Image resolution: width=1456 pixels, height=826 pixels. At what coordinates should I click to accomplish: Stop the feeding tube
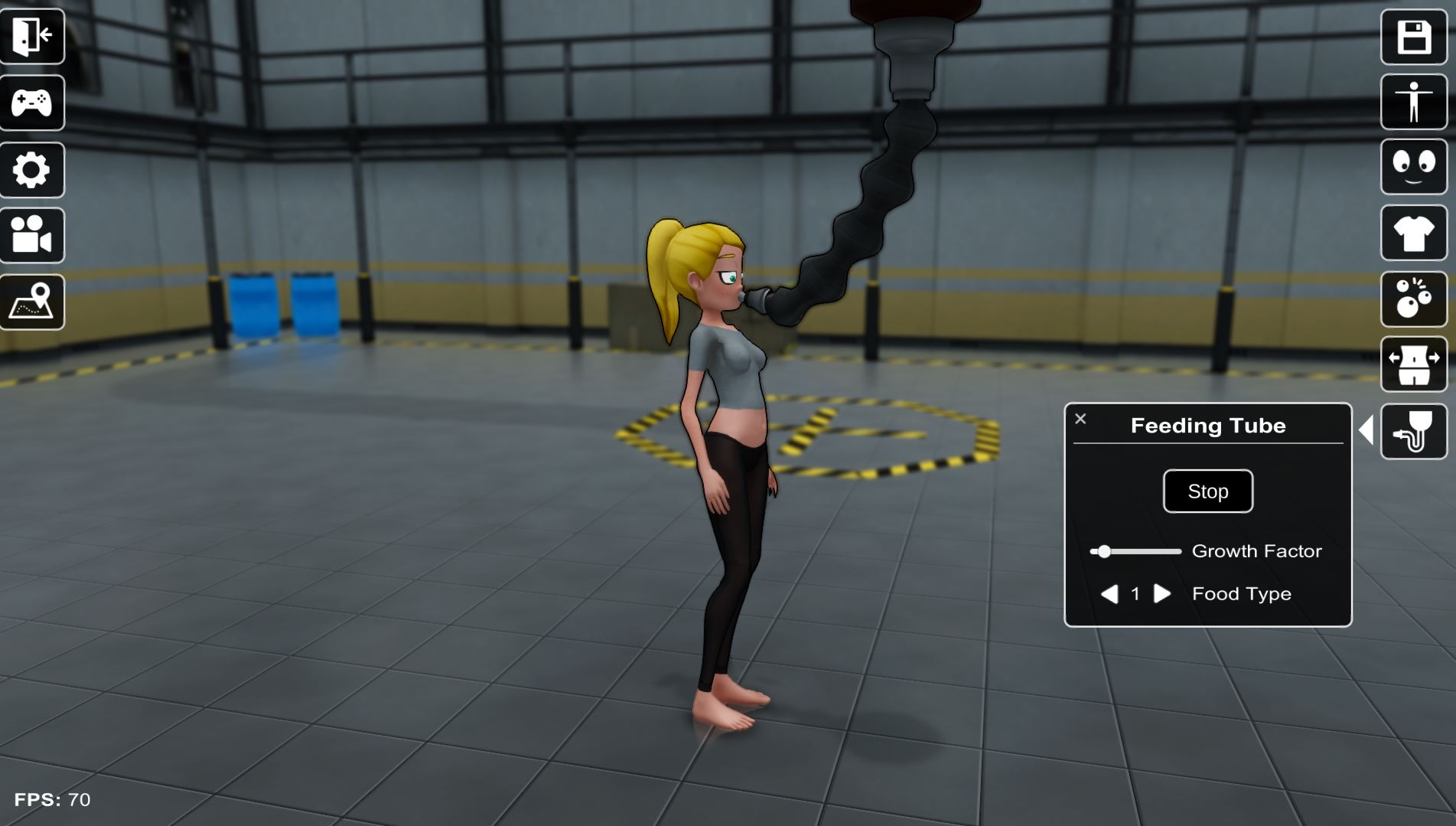tap(1207, 491)
